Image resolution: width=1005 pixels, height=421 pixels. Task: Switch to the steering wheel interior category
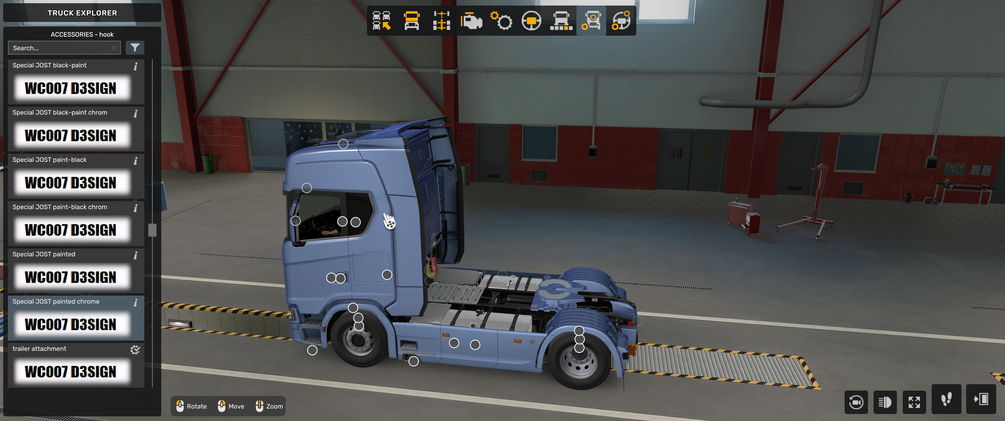tap(532, 21)
